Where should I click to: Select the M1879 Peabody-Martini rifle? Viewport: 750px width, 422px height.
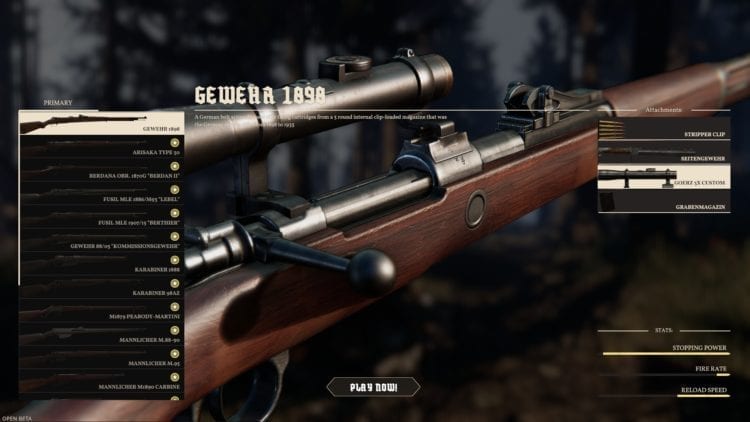click(100, 312)
